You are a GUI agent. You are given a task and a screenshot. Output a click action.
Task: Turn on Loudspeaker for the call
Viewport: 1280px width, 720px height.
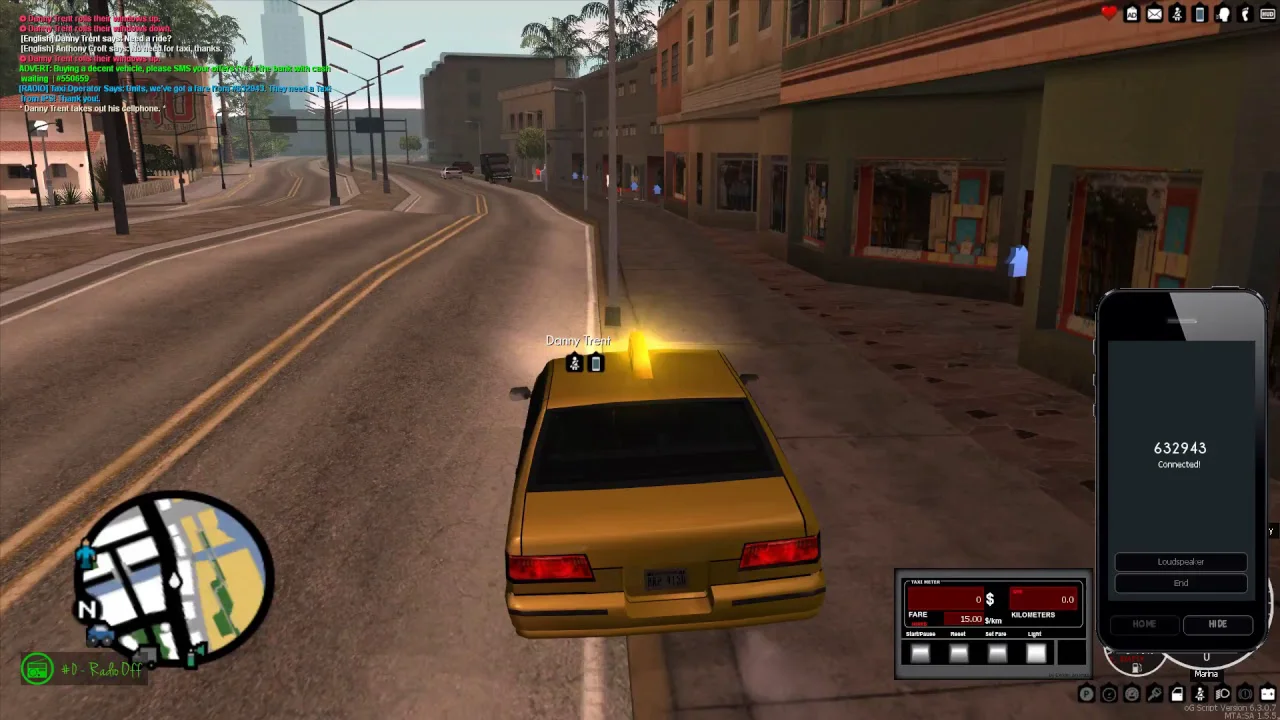[1181, 562]
